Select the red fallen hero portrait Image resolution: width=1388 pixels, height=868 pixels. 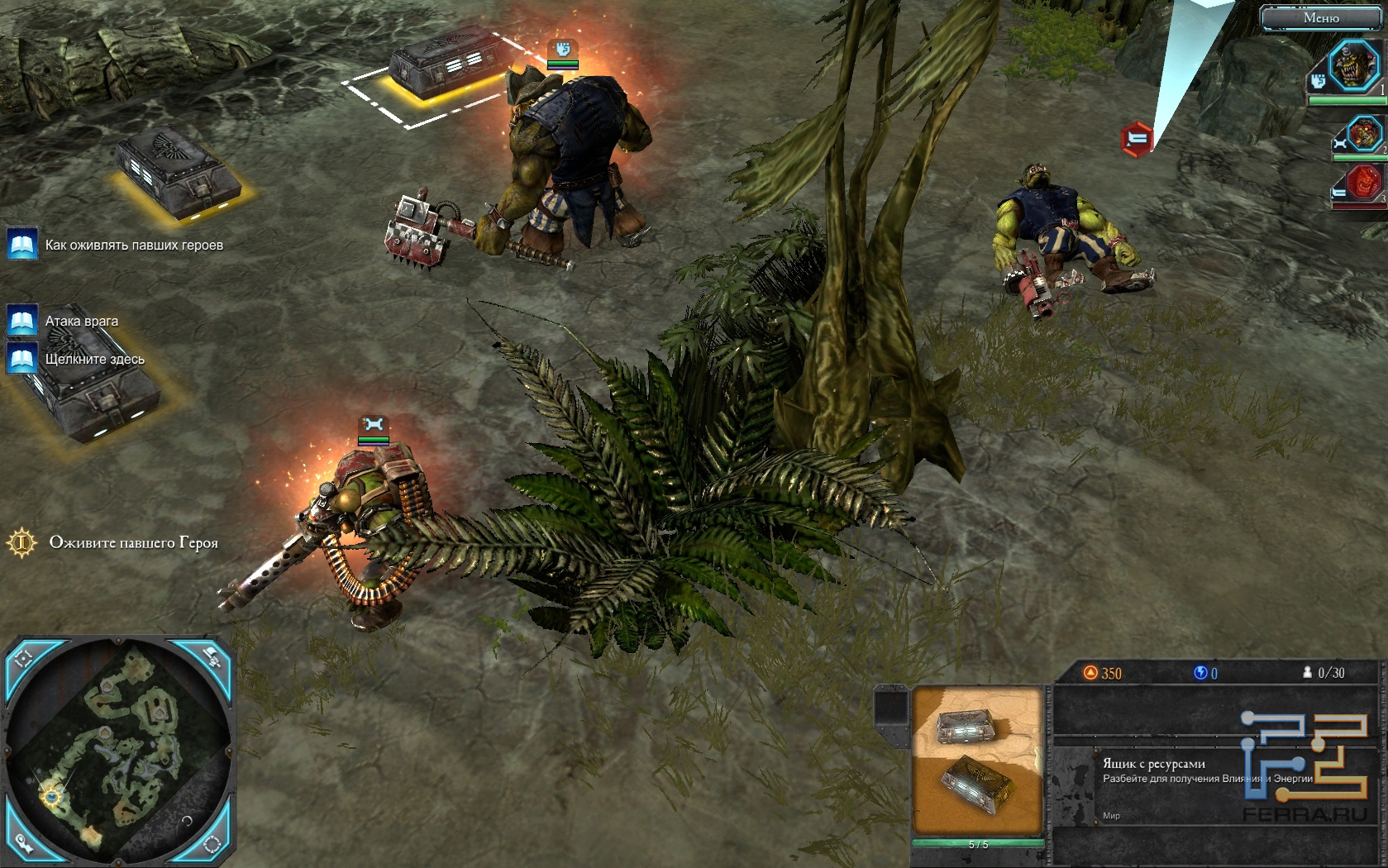[x=1365, y=184]
